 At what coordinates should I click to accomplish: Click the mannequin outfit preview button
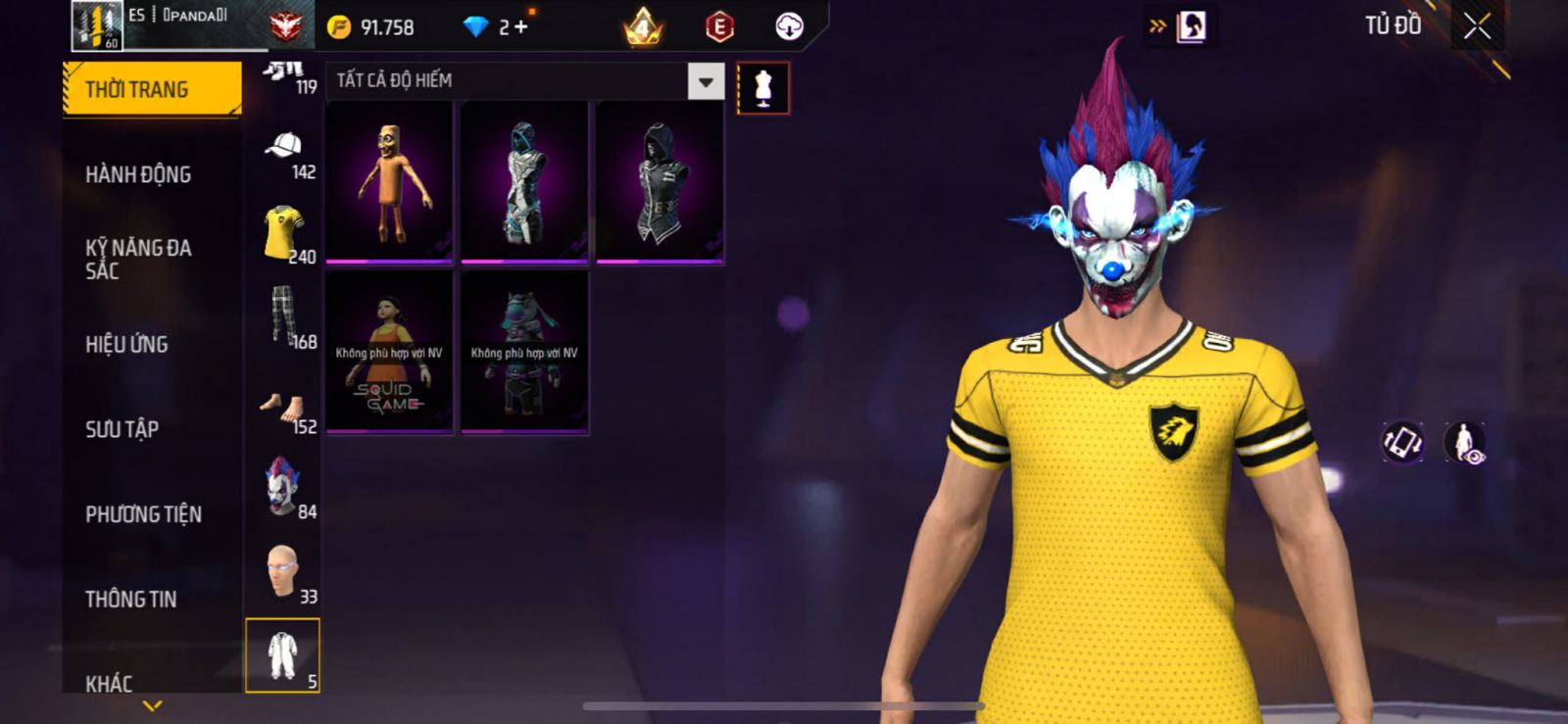pyautogui.click(x=763, y=88)
